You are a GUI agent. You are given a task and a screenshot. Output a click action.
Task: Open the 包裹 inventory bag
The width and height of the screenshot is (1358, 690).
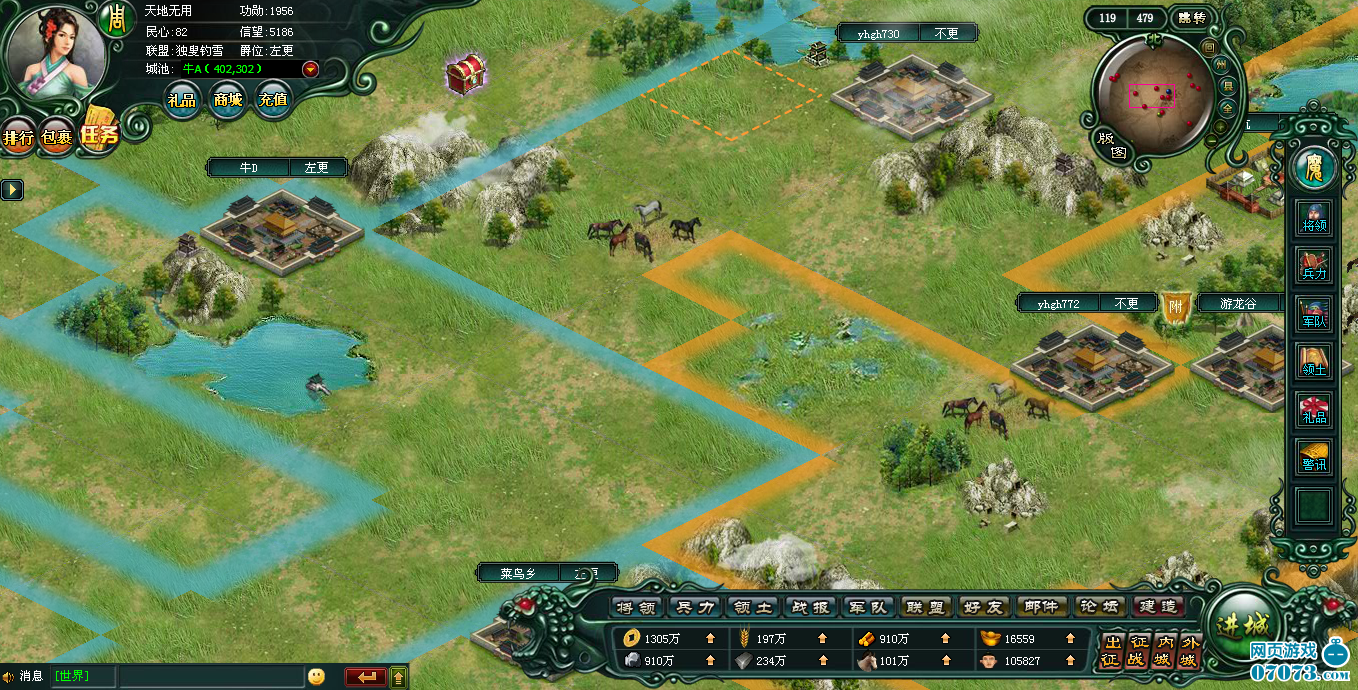(56, 137)
